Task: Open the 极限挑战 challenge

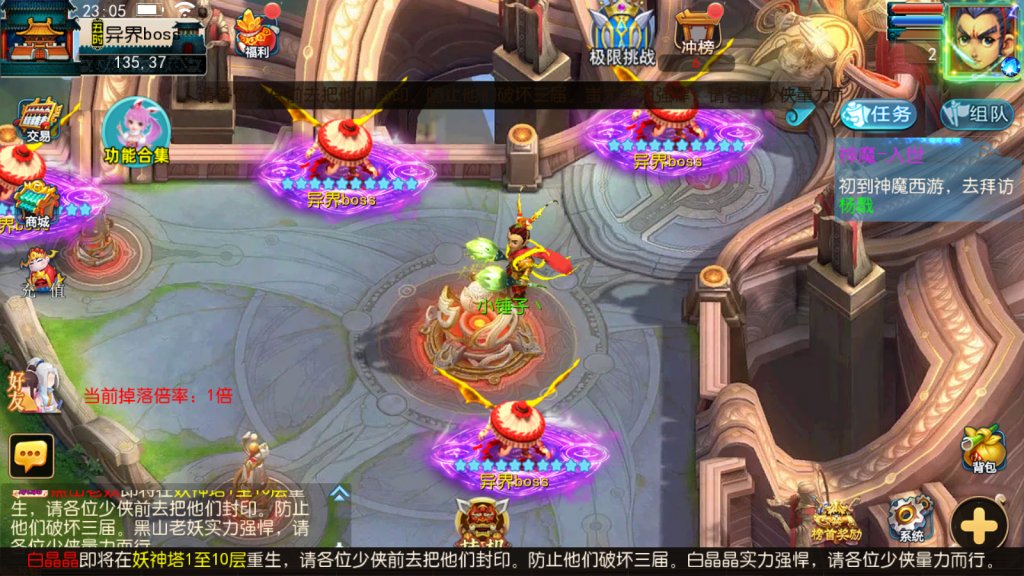Action: point(621,33)
